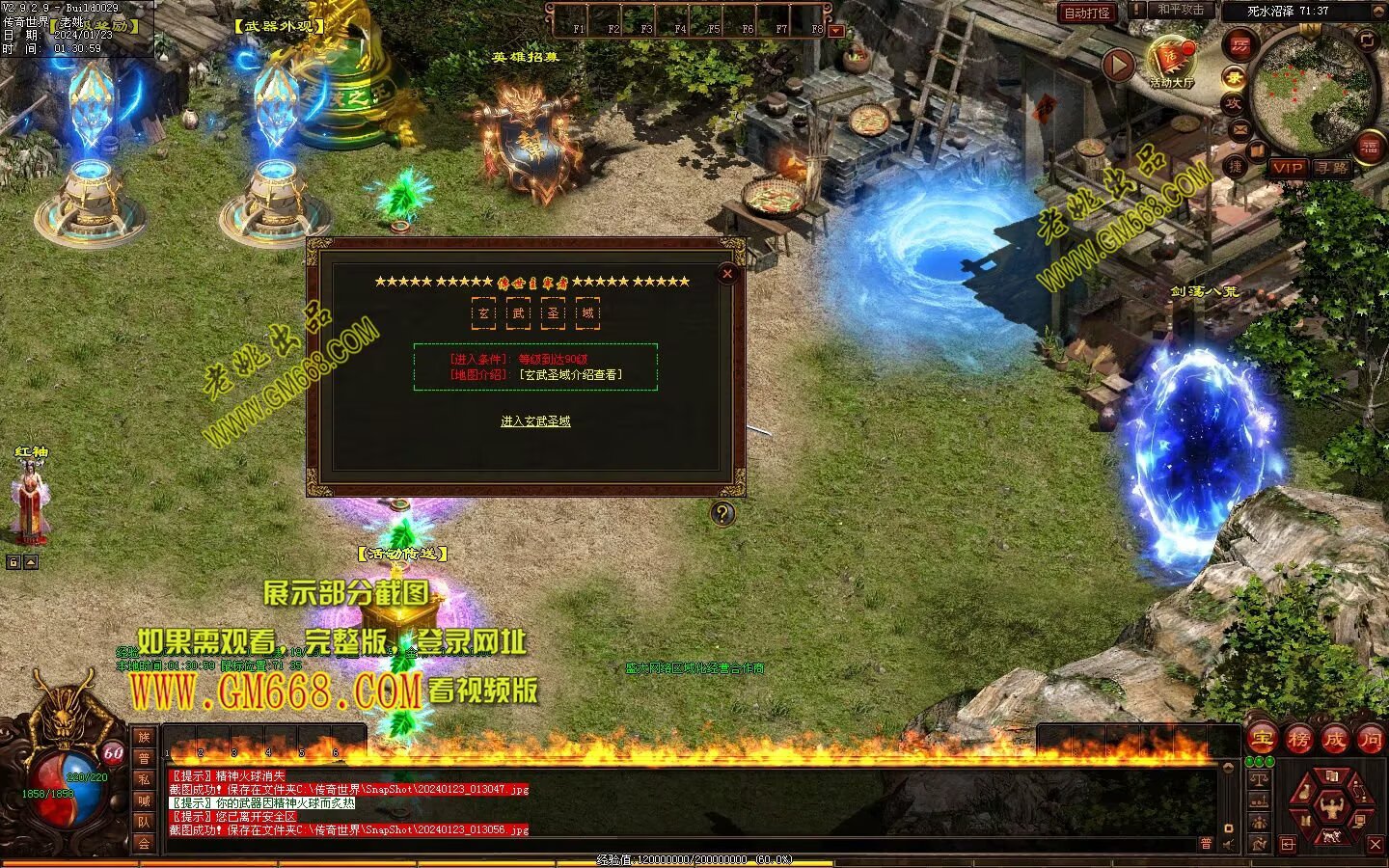
Task: Switch chat to the 私 private channel
Action: click(144, 779)
